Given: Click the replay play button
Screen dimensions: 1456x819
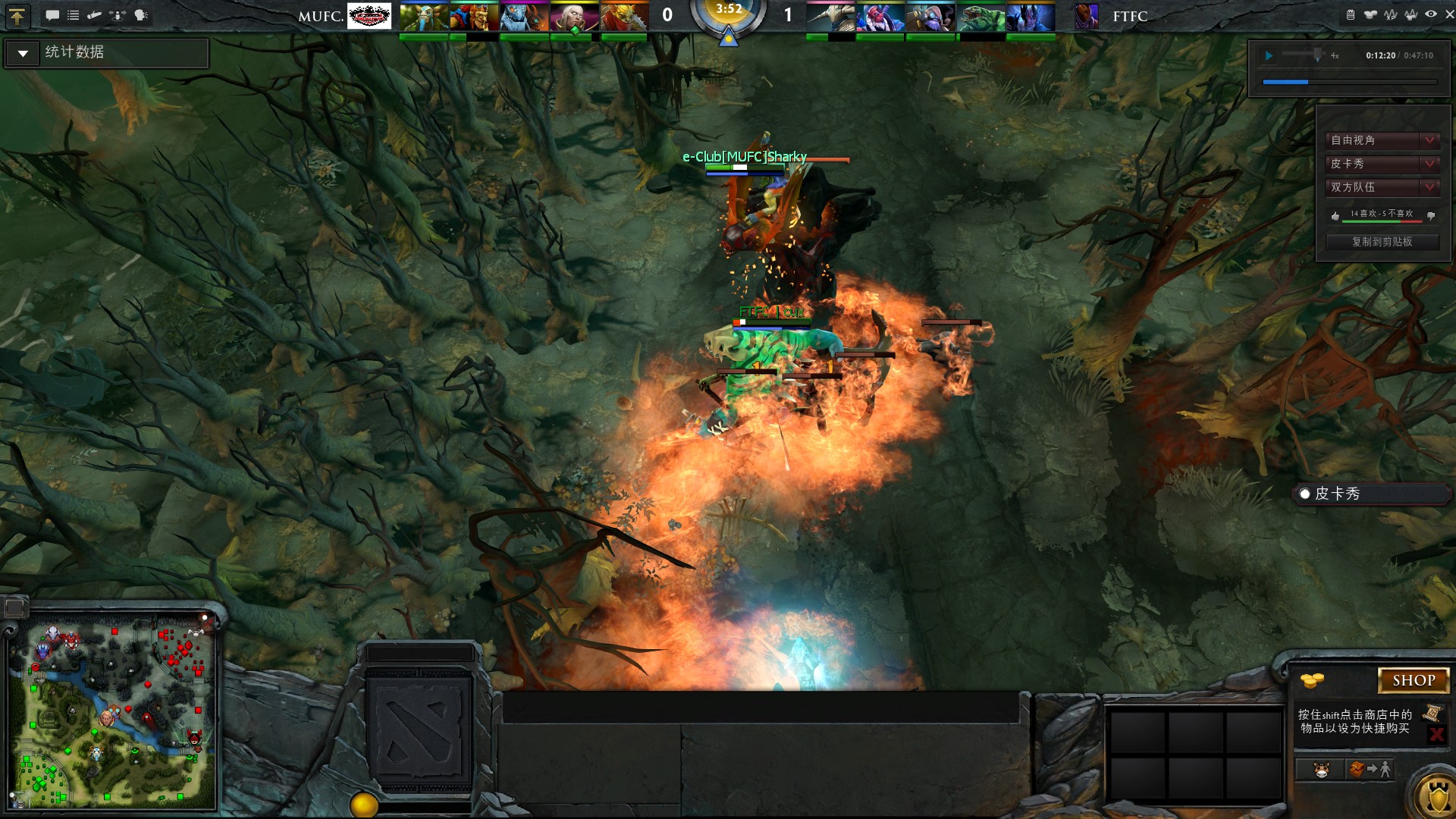Looking at the screenshot, I should (x=1269, y=55).
